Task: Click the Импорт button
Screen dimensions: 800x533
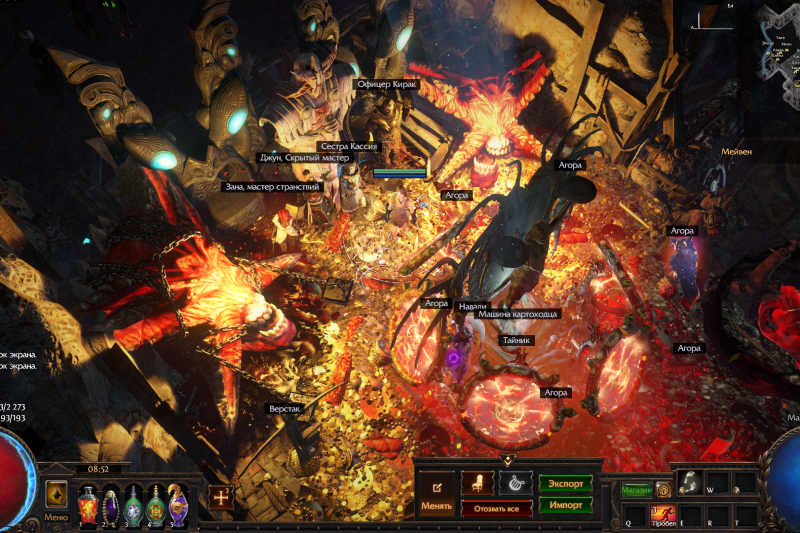Action: coord(565,505)
